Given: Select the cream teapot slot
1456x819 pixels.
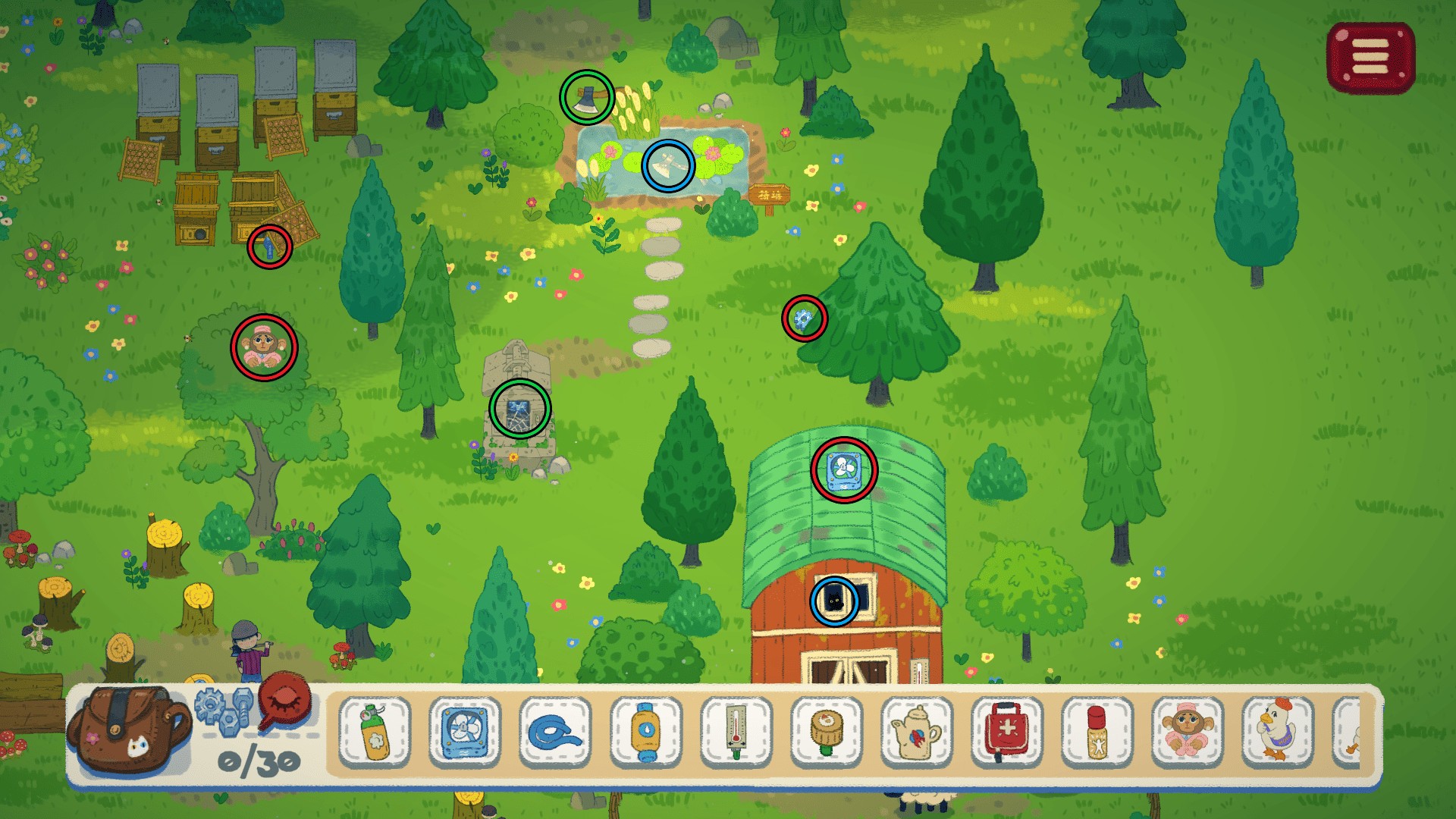Looking at the screenshot, I should (x=916, y=731).
